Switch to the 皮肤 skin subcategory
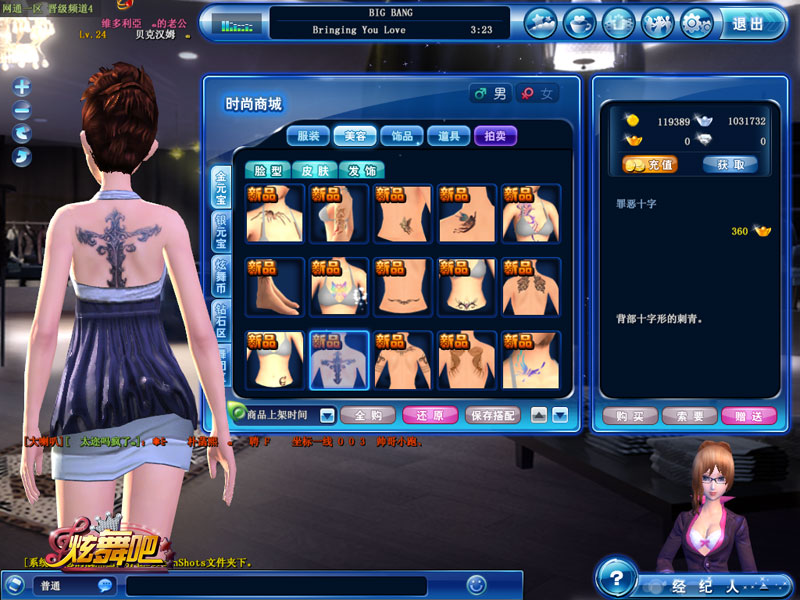 point(314,171)
